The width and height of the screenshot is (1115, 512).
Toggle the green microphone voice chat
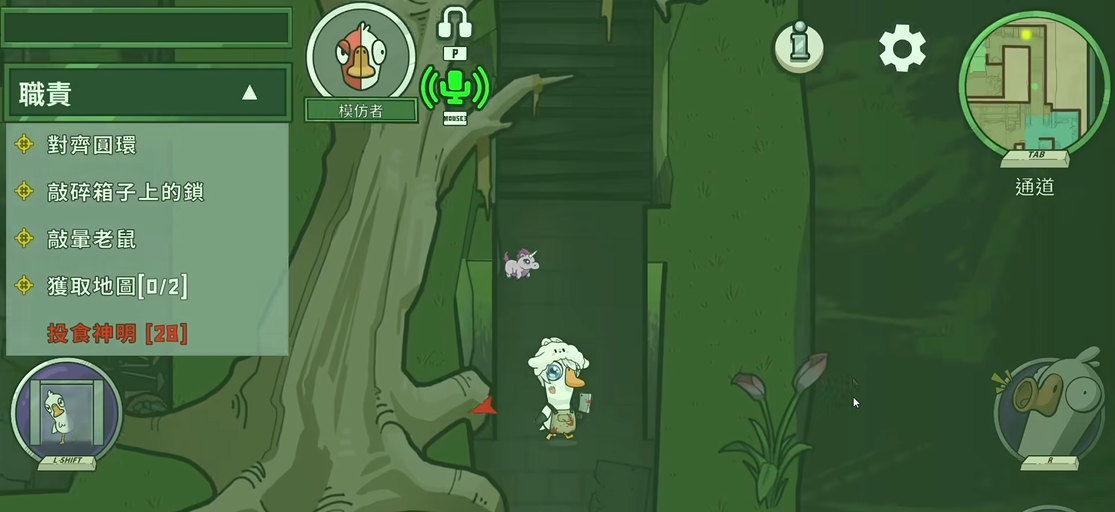pos(455,88)
